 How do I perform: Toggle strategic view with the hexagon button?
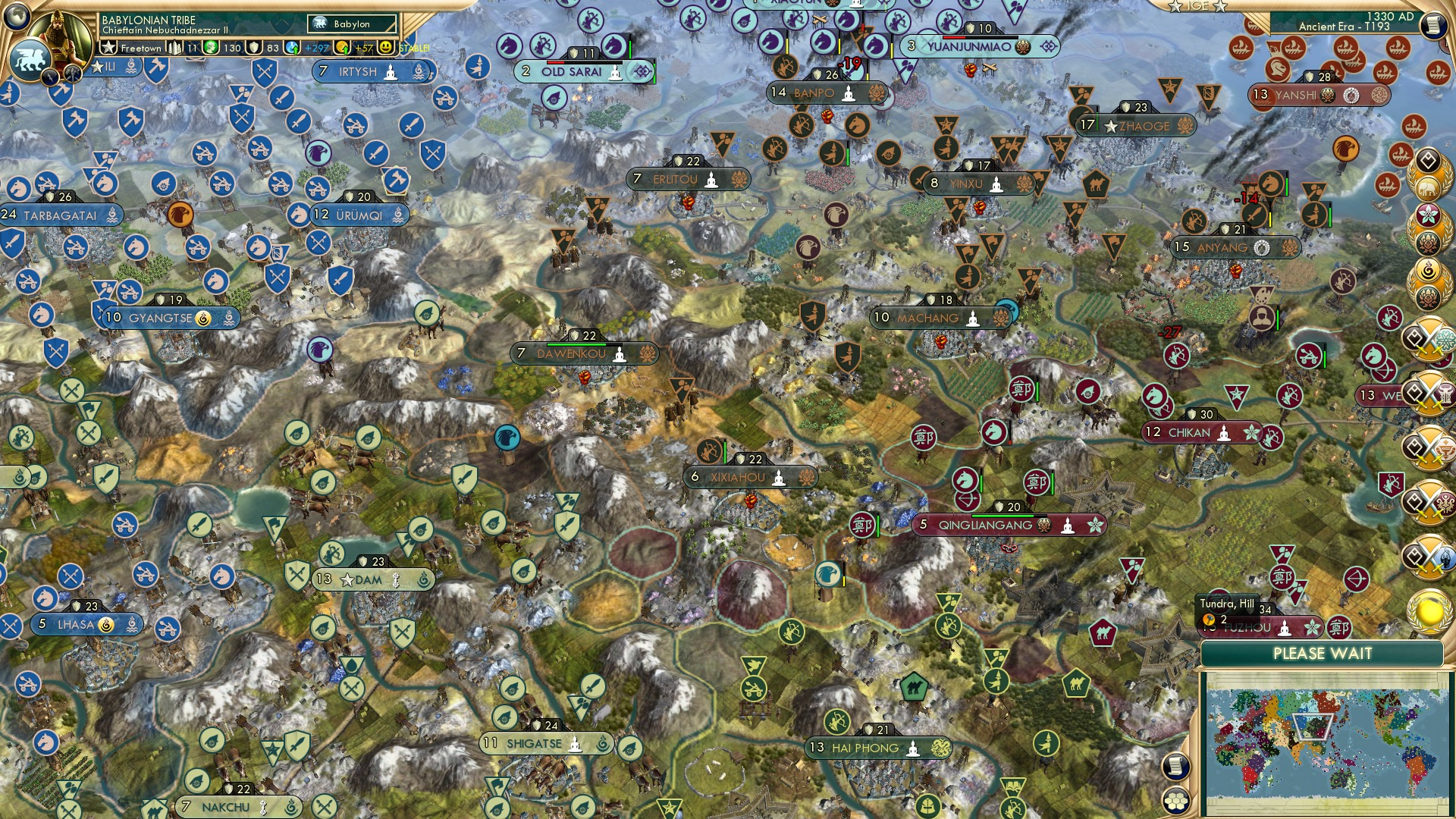[x=1177, y=800]
